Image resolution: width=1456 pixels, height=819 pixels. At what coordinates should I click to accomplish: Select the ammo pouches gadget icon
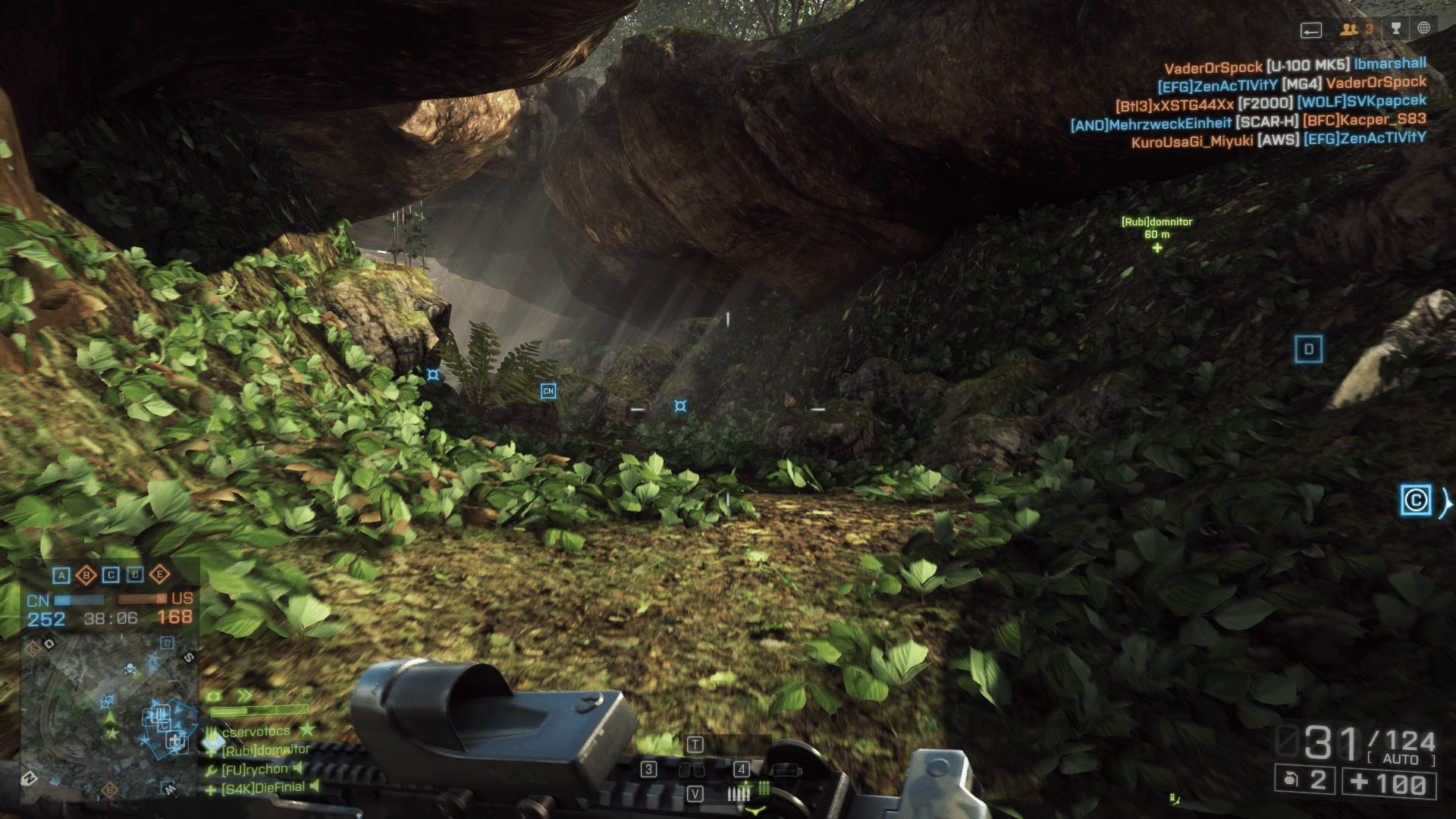coord(693,770)
